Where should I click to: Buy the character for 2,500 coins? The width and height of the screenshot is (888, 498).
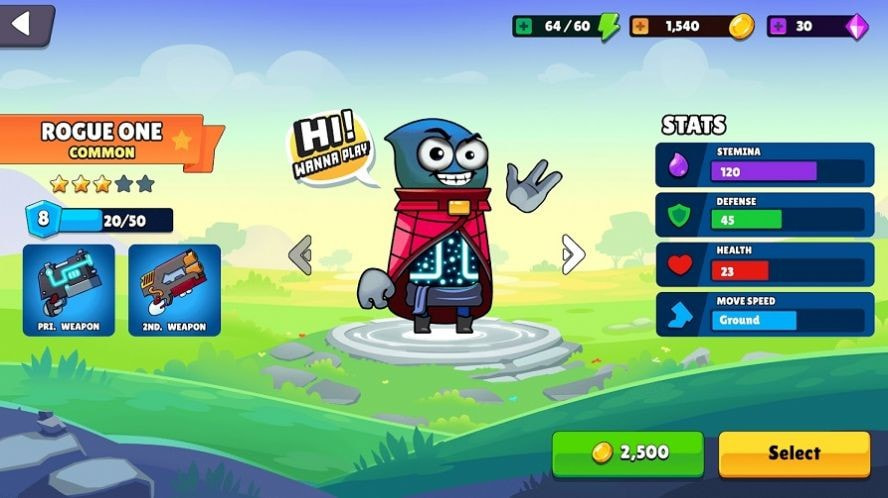pyautogui.click(x=628, y=453)
